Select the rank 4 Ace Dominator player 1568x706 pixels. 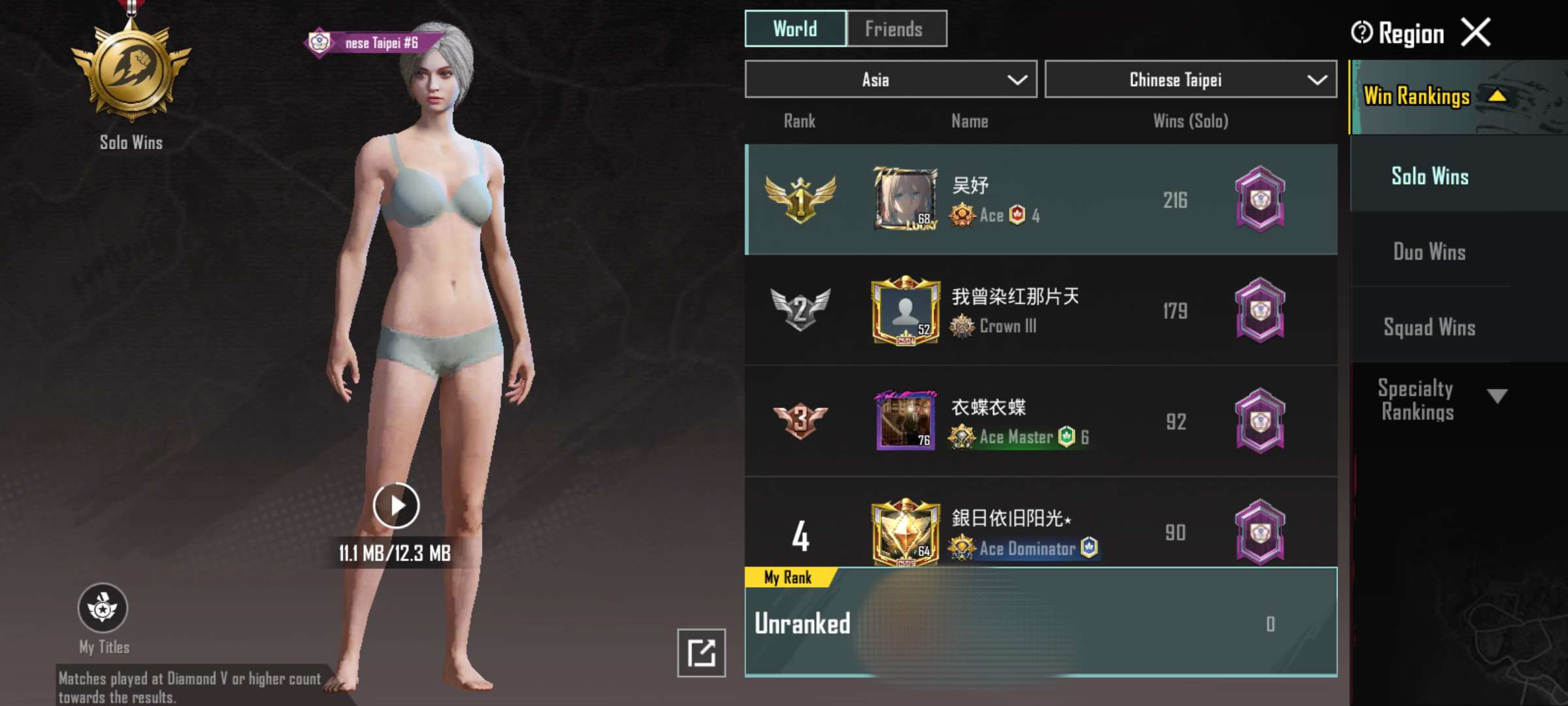click(1040, 531)
